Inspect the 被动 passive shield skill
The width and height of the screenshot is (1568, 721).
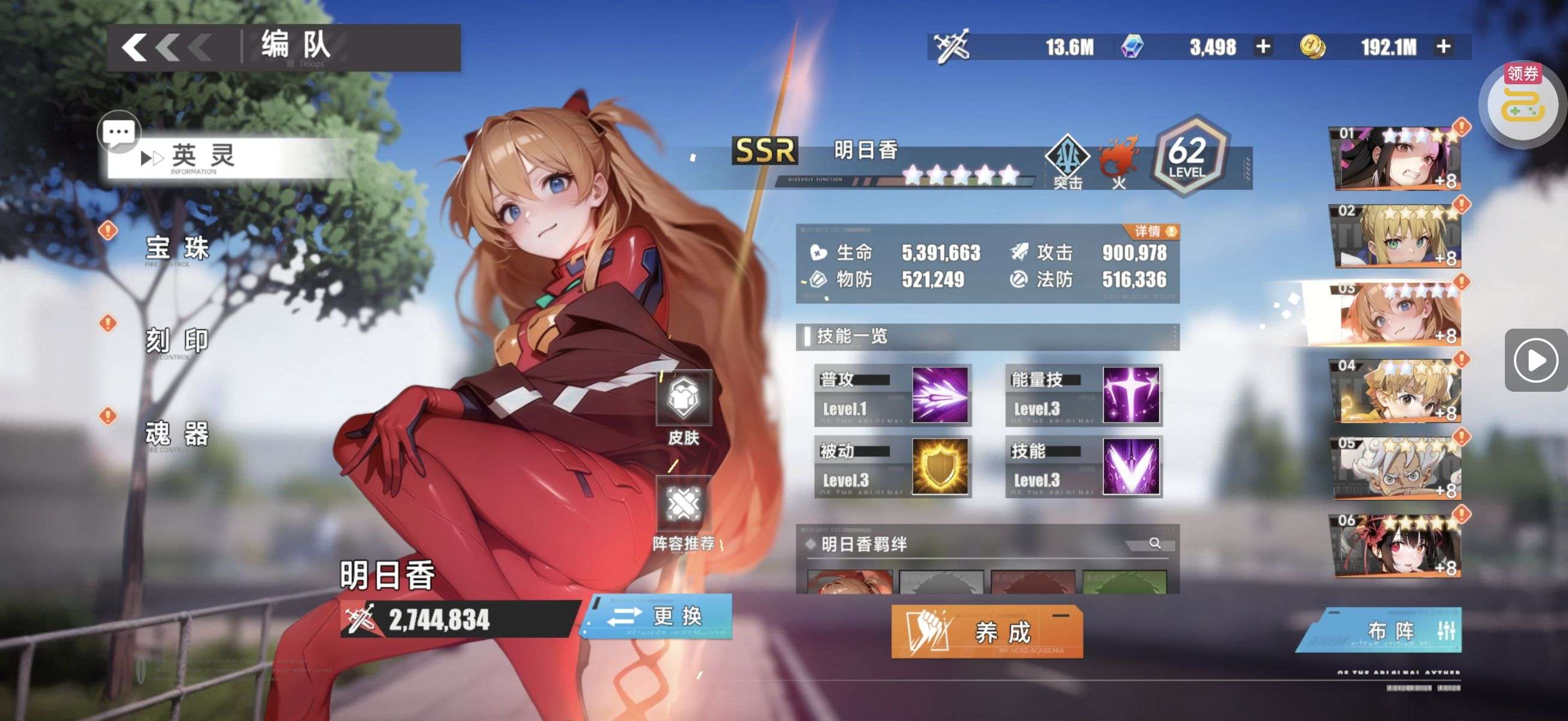click(939, 466)
